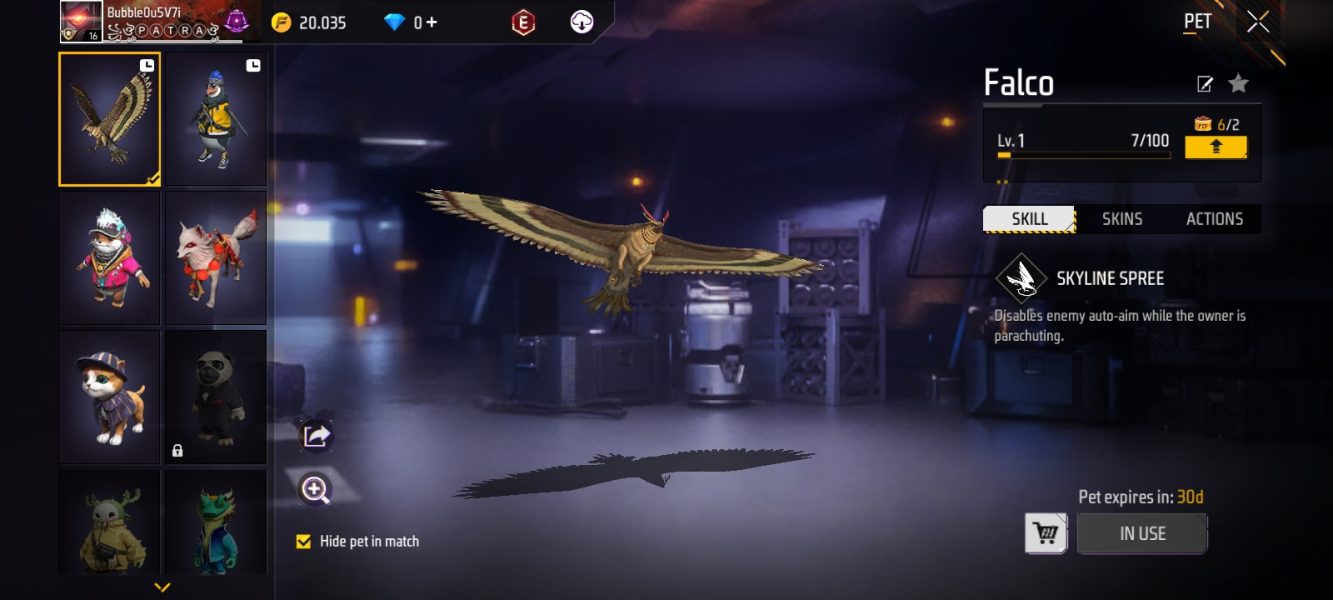The height and width of the screenshot is (600, 1333).
Task: Select the kitten wearing a striped cap
Action: pyautogui.click(x=109, y=397)
